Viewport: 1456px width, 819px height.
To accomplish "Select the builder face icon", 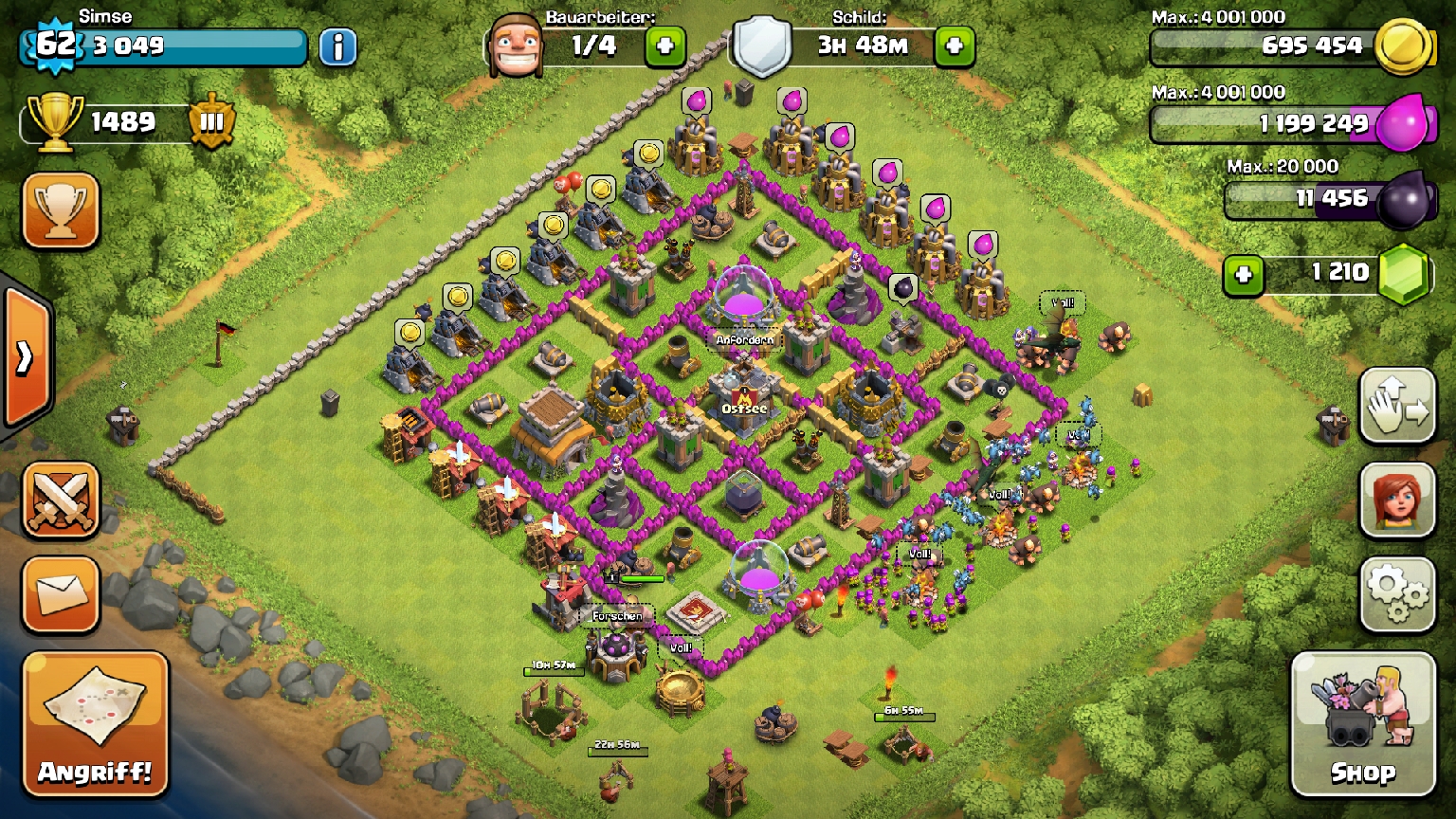I will click(x=517, y=45).
